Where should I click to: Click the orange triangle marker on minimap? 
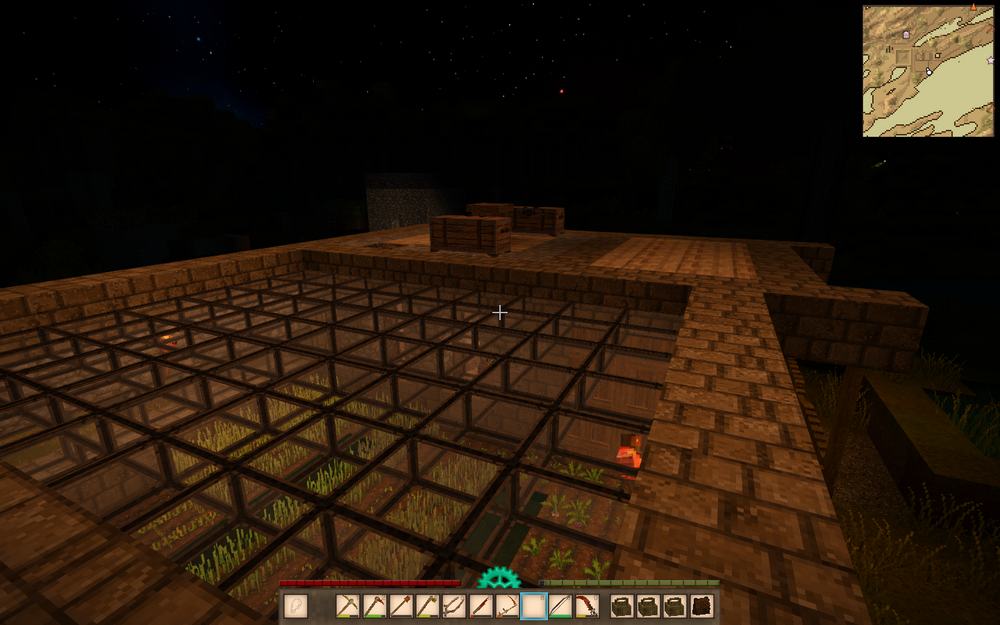[x=972, y=8]
